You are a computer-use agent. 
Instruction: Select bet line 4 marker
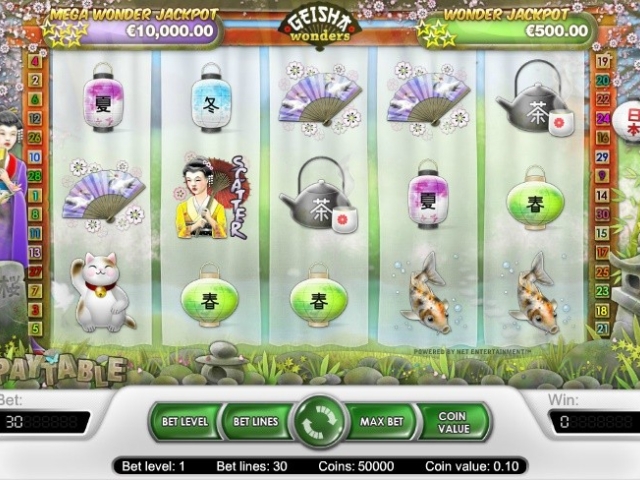coord(36,61)
